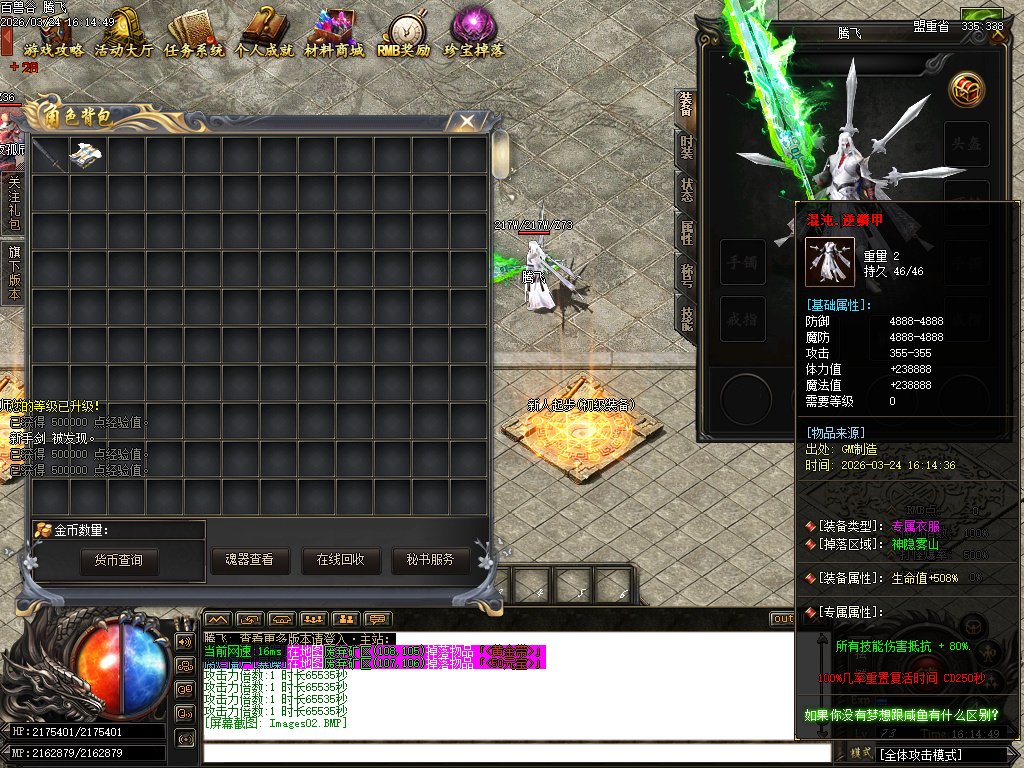The image size is (1024, 768).
Task: Select the white armor item in the backpack
Action: (x=88, y=155)
